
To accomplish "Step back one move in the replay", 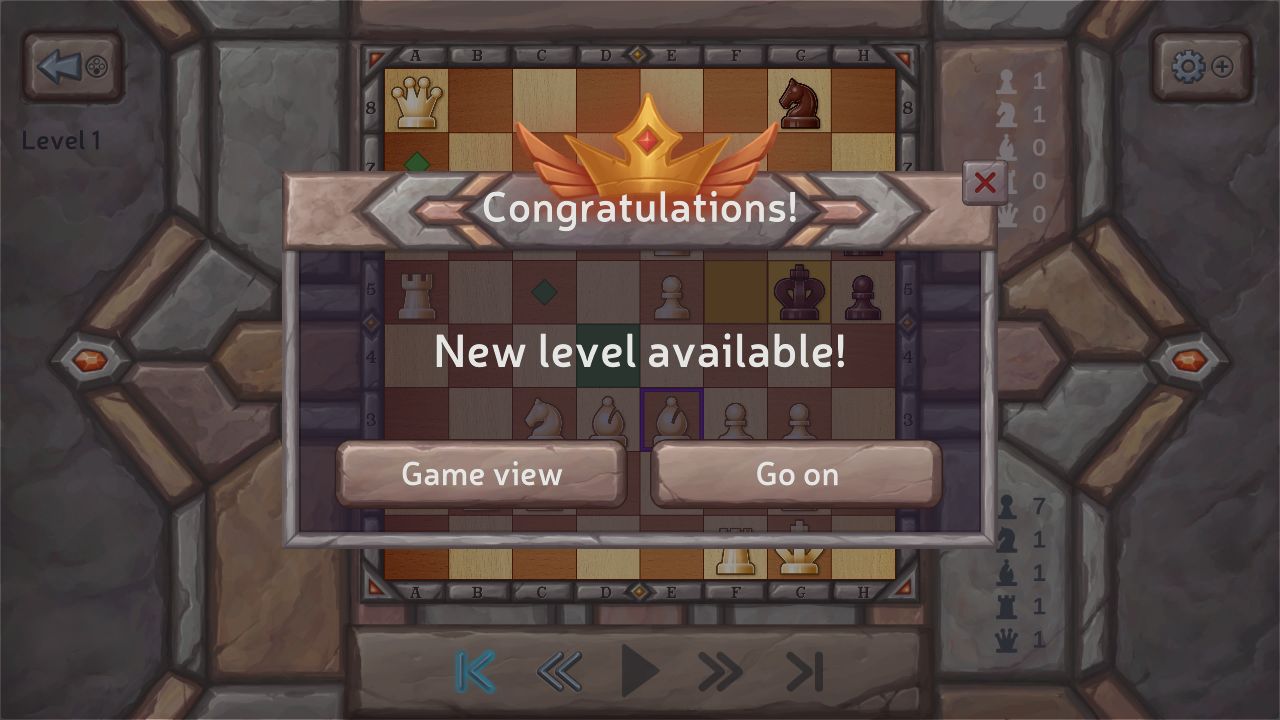I will (x=560, y=672).
